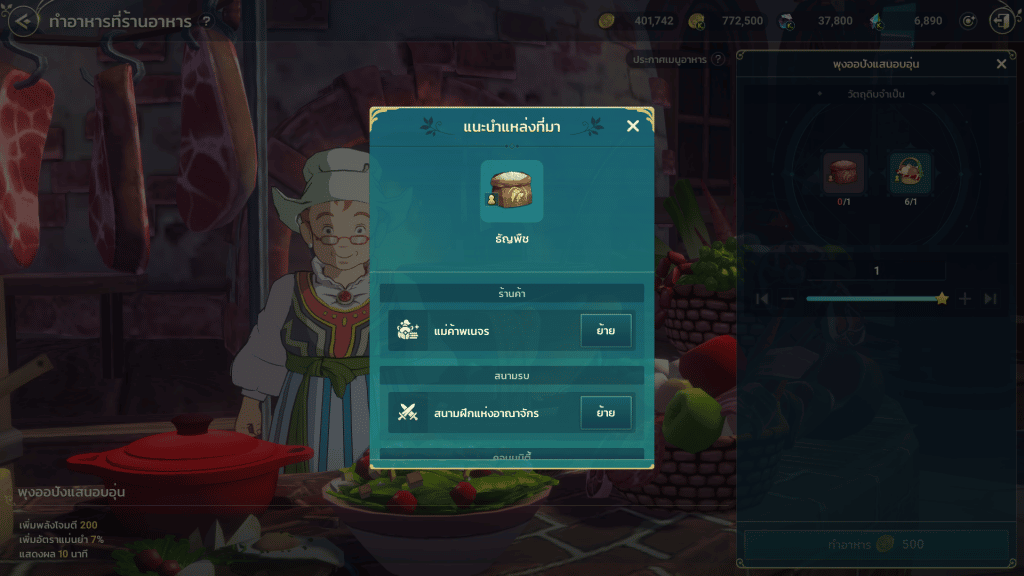The width and height of the screenshot is (1024, 576).
Task: Go back from the restaurant cooking screen
Action: [x=23, y=21]
